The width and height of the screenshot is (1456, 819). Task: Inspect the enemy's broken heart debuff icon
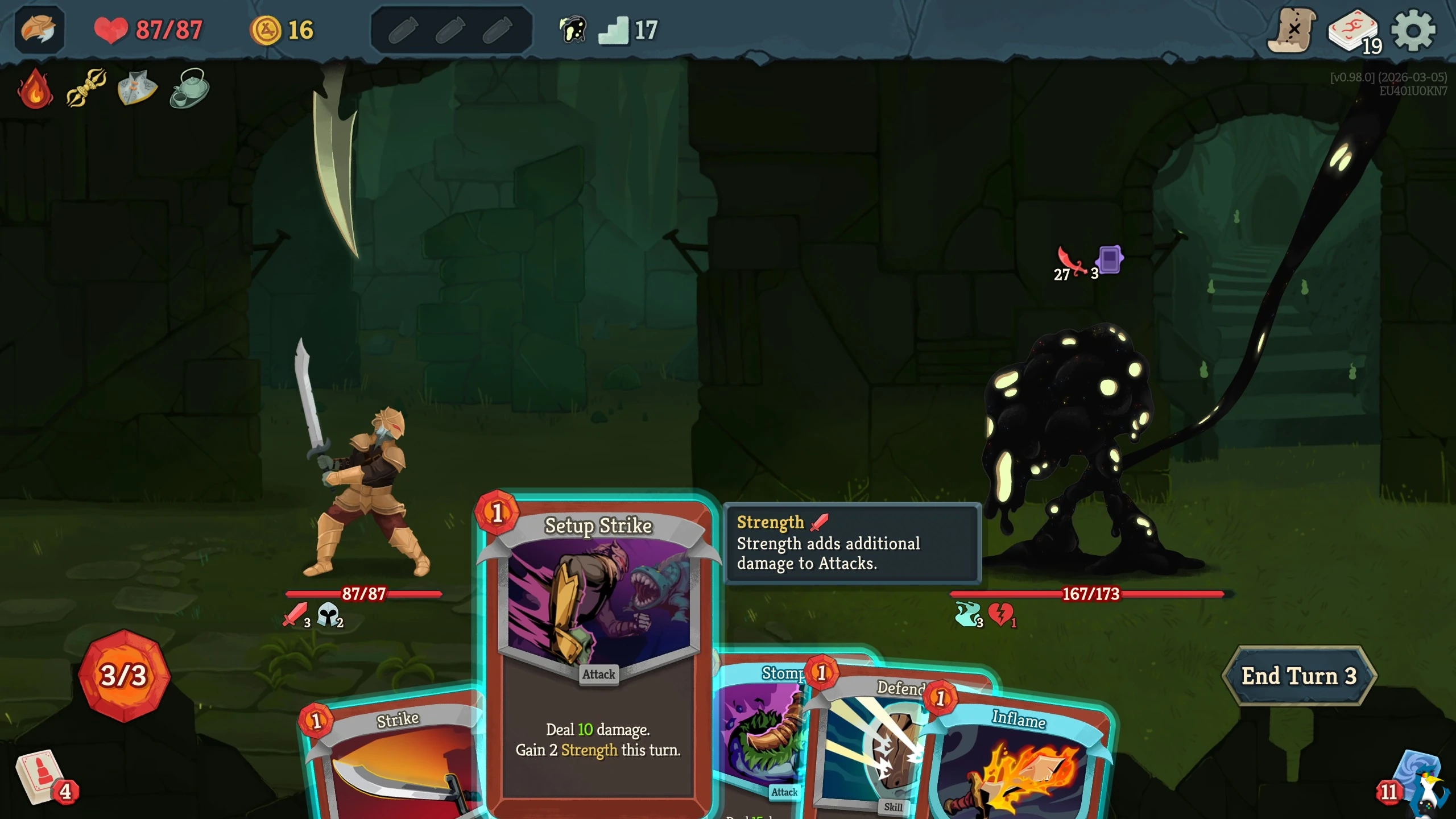1000,615
